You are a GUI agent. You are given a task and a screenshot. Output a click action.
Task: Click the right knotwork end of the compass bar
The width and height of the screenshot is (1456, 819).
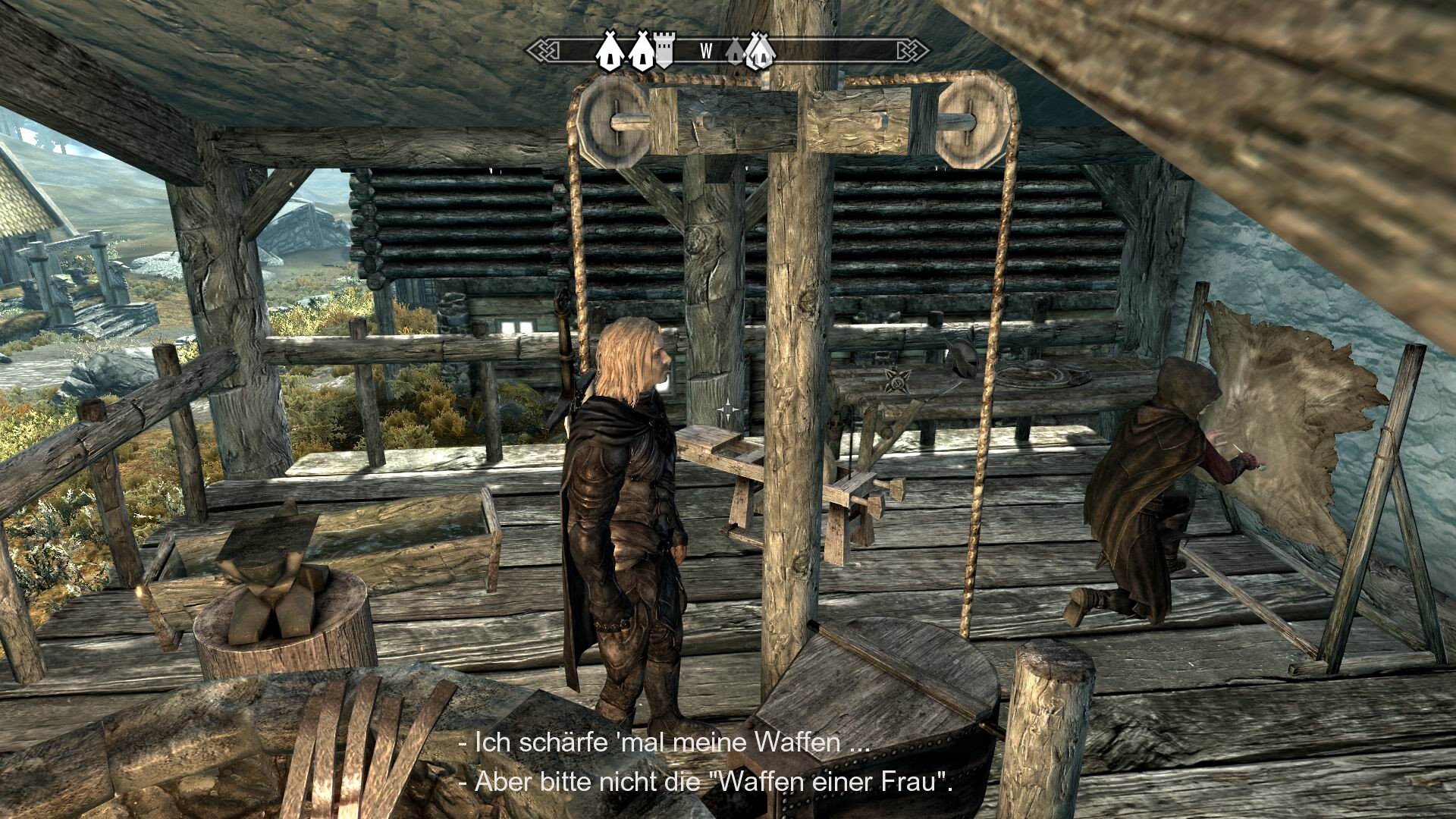coord(916,50)
